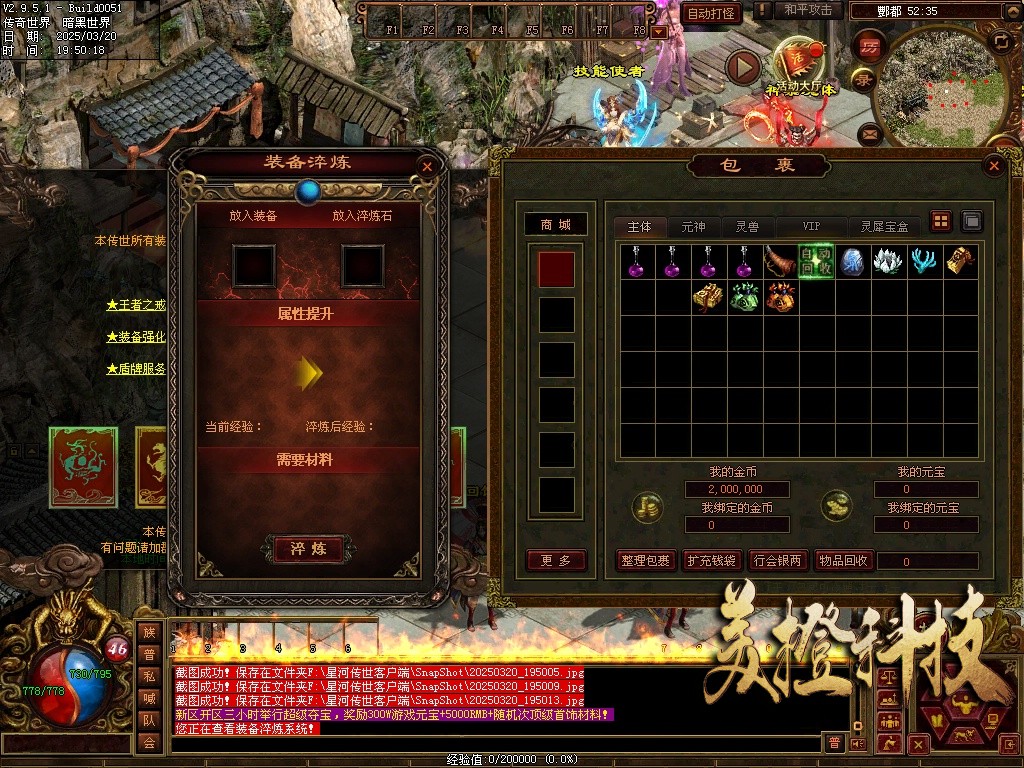Viewport: 1024px width, 768px height.
Task: Close the 装备淬炼 equipment tempering window
Action: (x=427, y=167)
